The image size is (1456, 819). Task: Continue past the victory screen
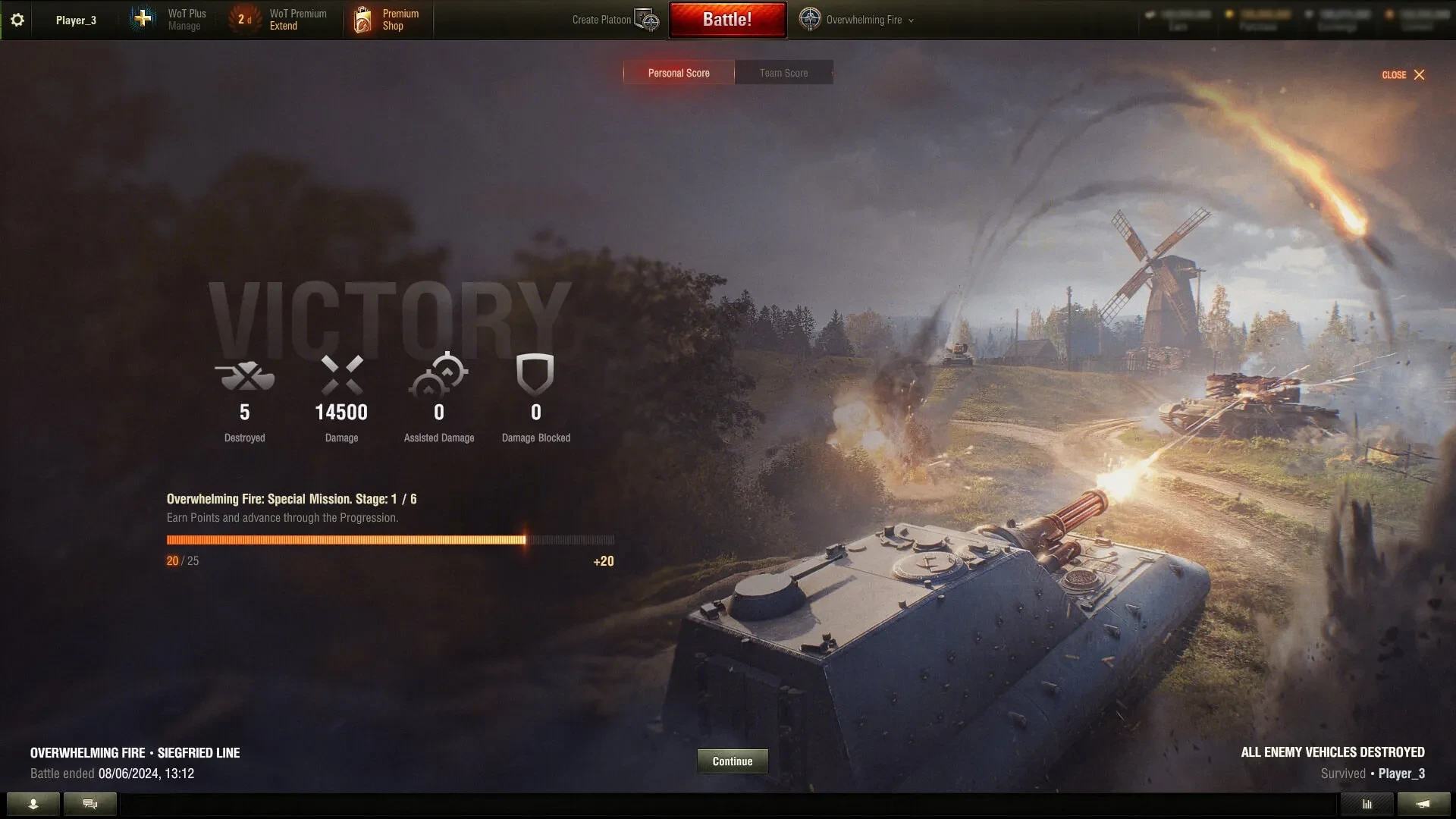(x=732, y=761)
